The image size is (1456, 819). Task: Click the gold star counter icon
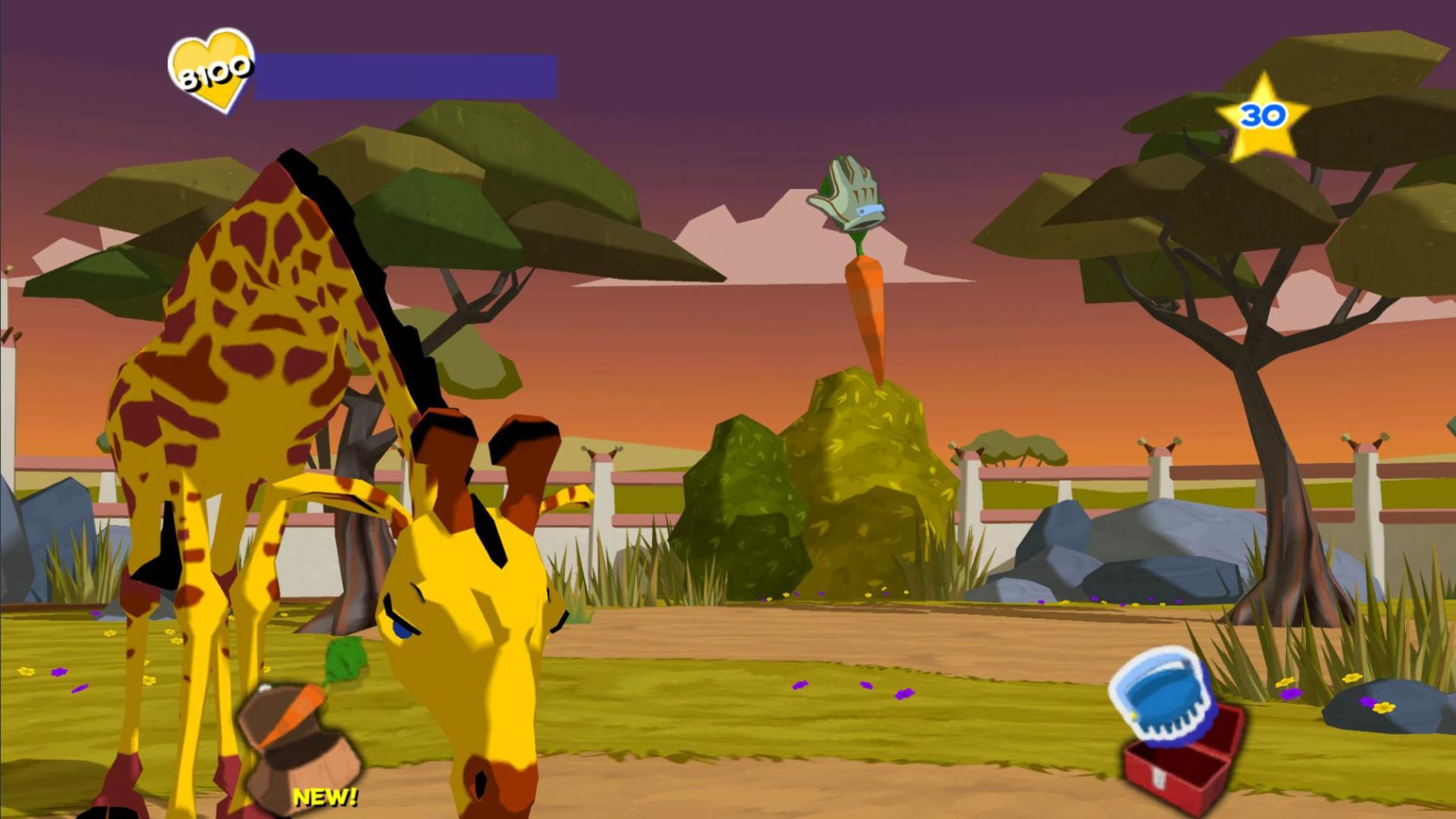click(x=1262, y=116)
